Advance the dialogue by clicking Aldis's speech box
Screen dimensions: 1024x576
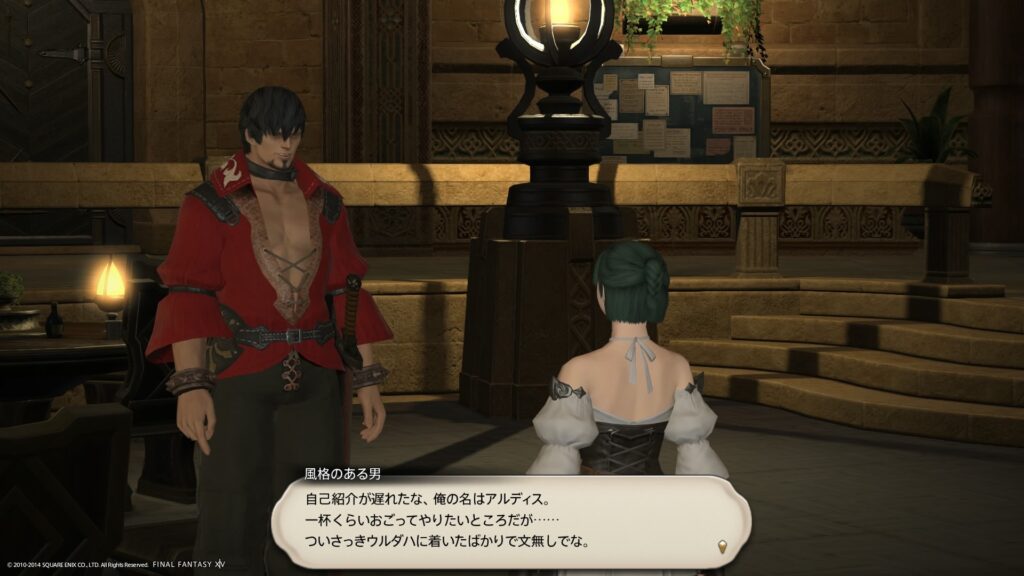510,520
